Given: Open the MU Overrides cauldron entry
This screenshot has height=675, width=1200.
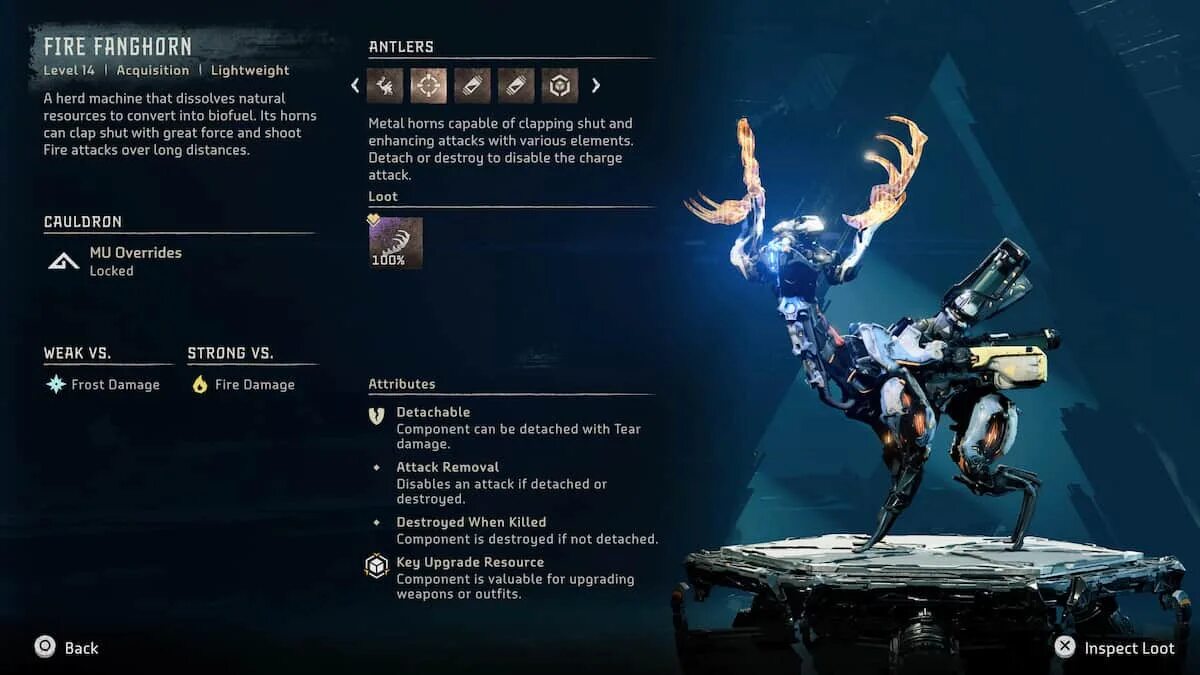Looking at the screenshot, I should [x=135, y=261].
